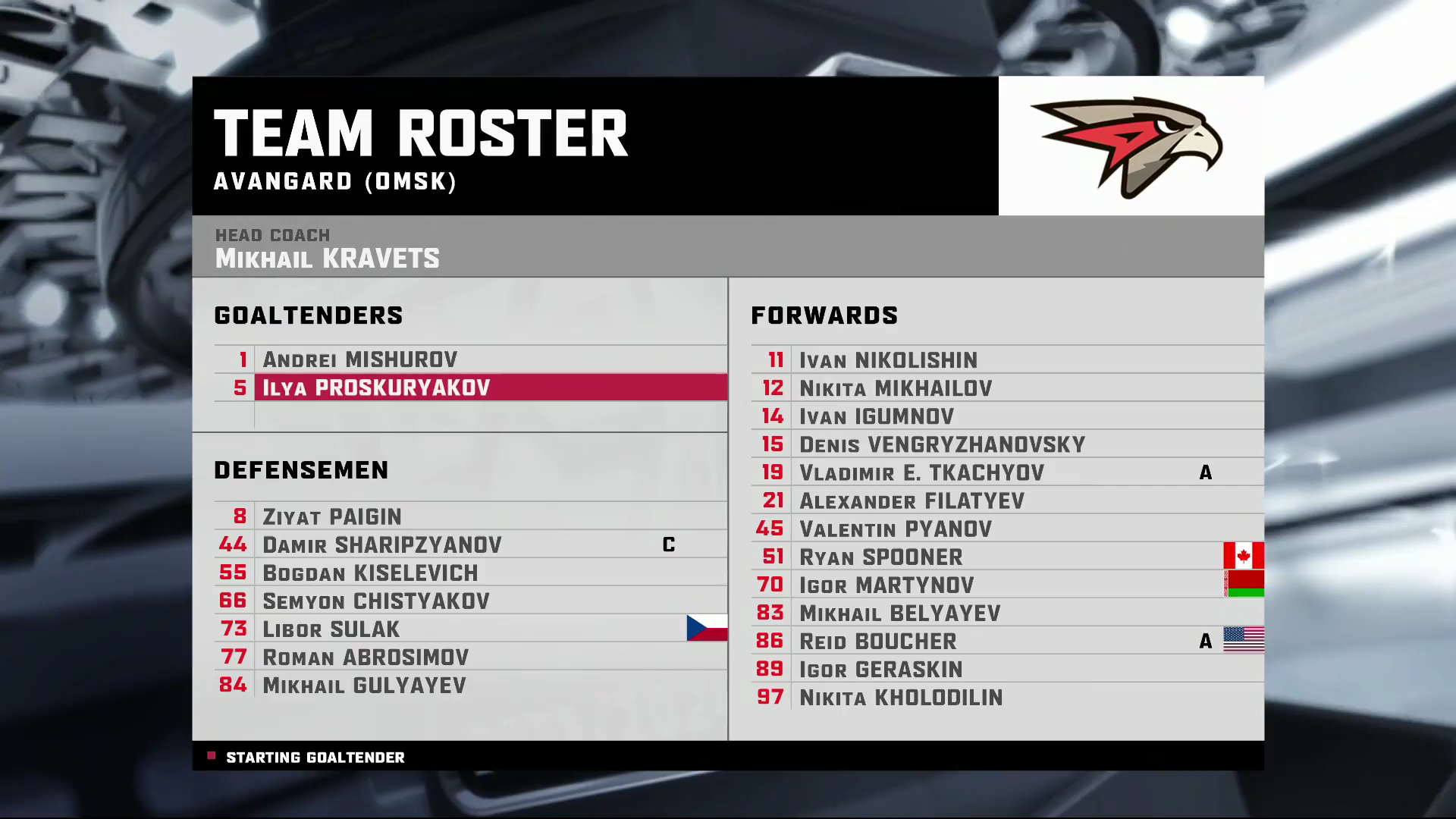The image size is (1456, 819).
Task: Select goaltender Andrei Mishurov row
Action: (x=360, y=359)
